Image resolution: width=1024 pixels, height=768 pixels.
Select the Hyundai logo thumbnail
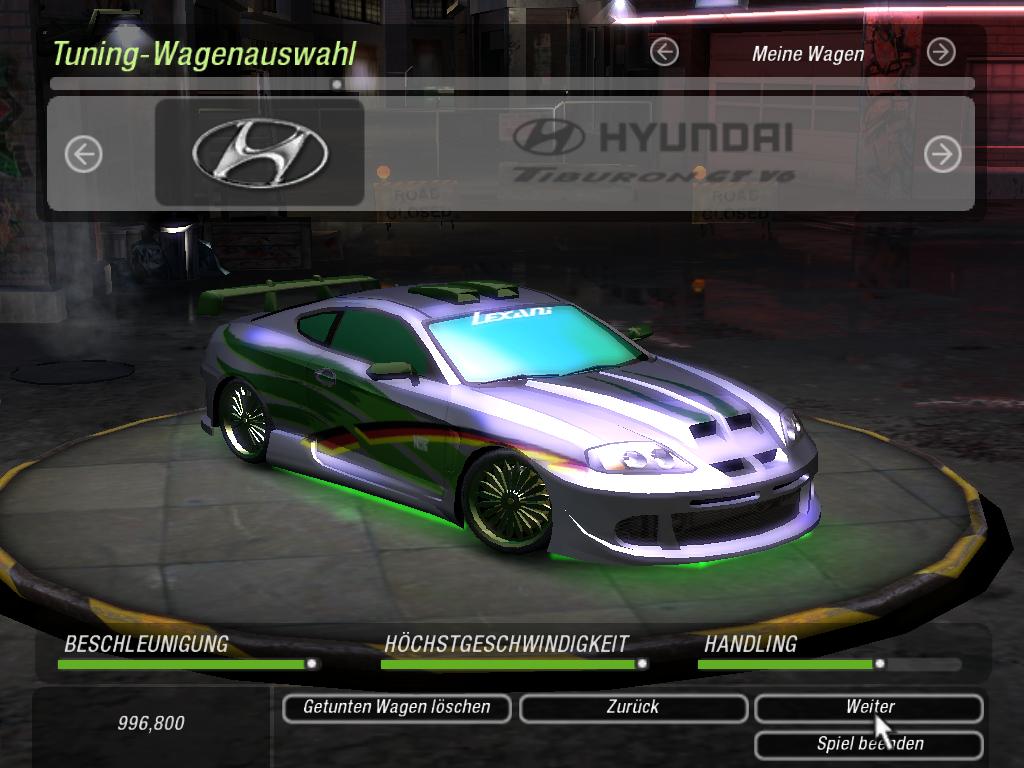[260, 153]
